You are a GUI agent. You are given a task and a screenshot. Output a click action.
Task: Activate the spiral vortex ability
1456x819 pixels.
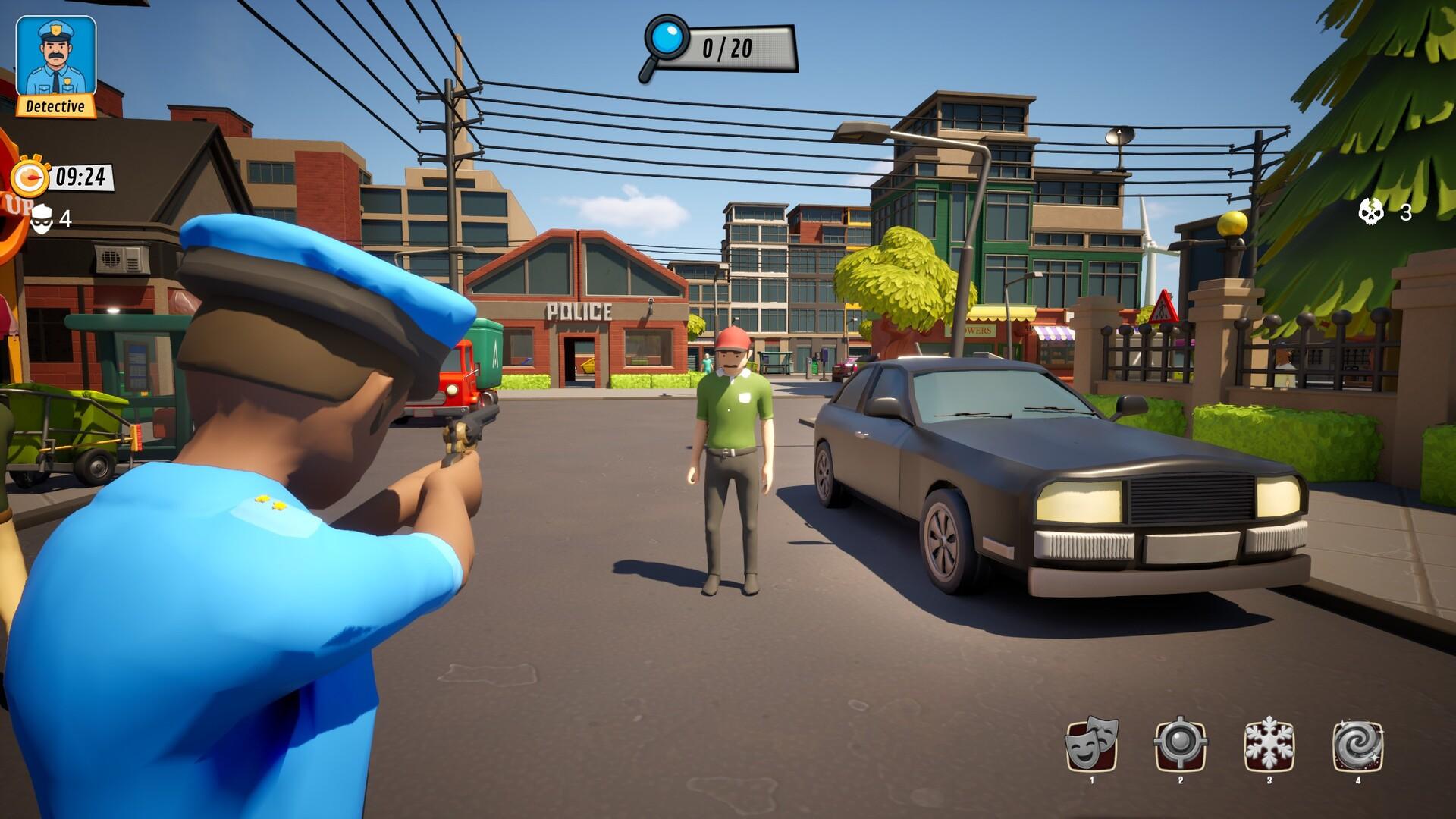pos(1357,745)
